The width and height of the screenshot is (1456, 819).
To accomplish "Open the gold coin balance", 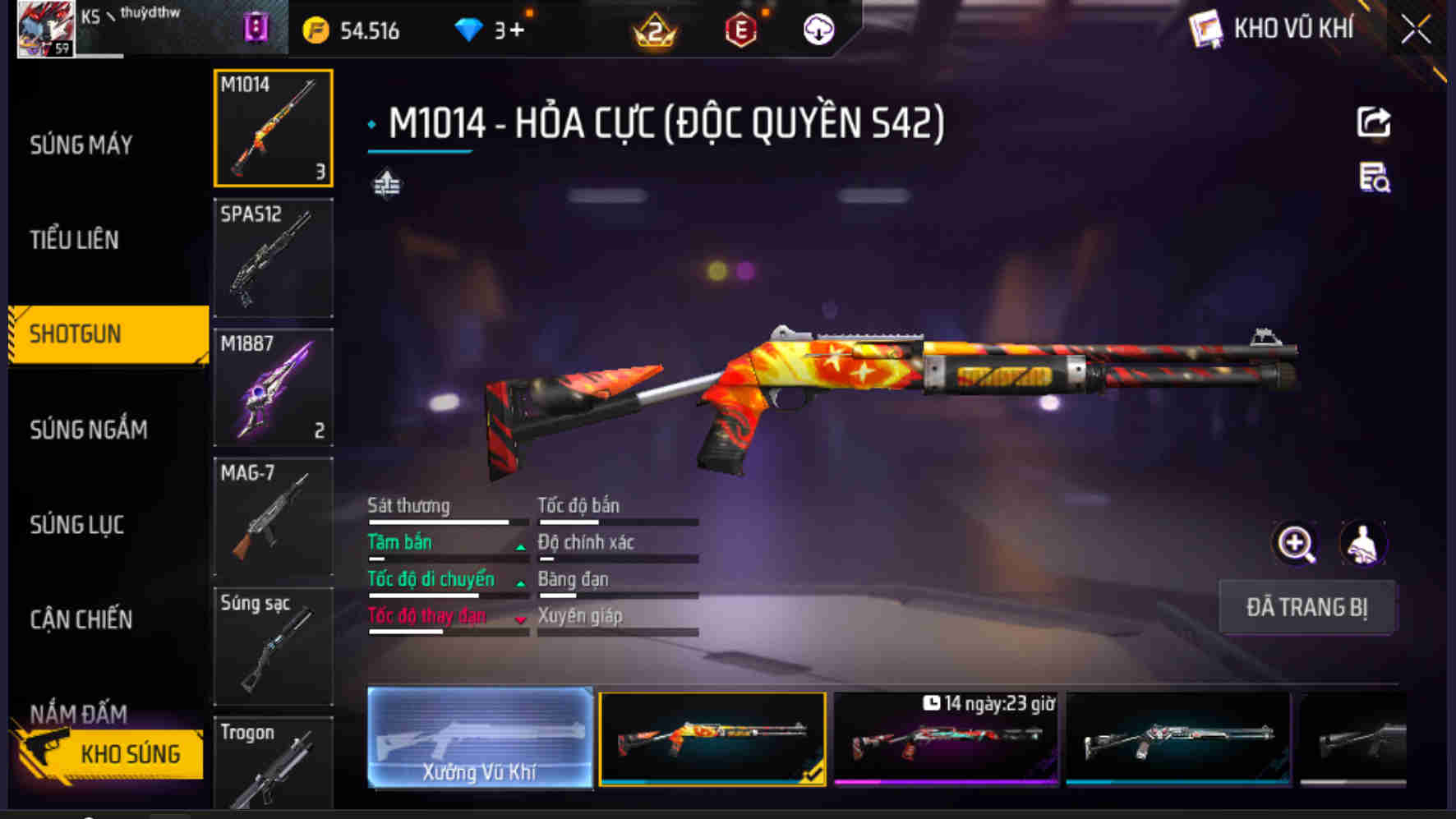I will 352,31.
